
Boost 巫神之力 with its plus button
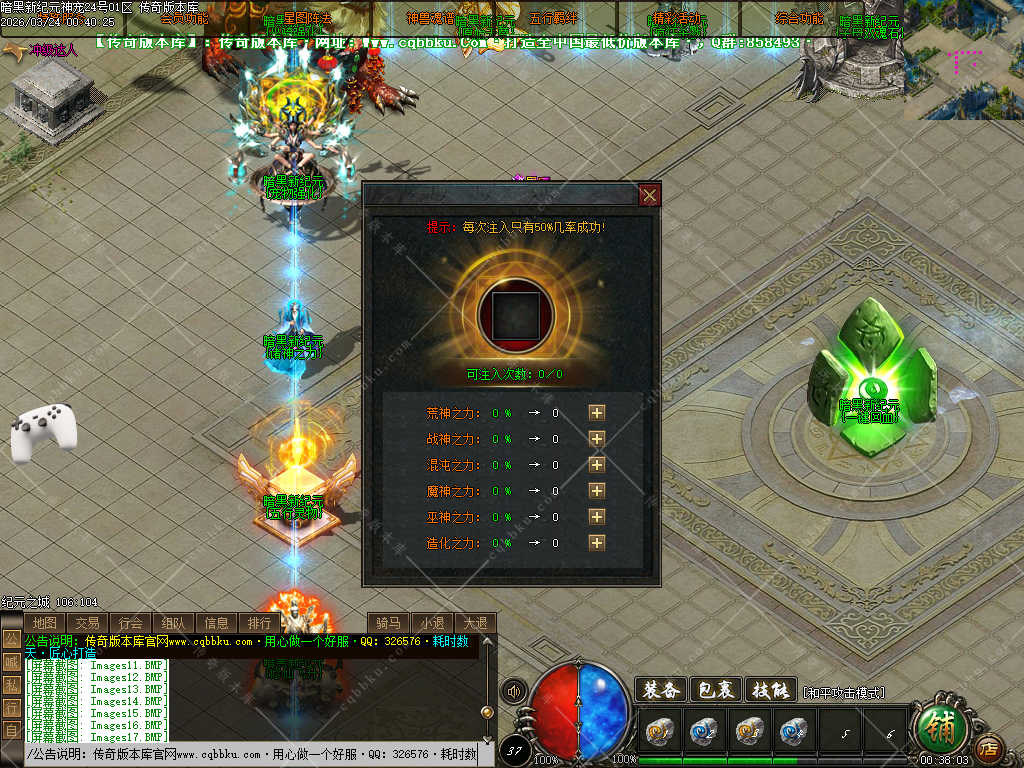click(597, 516)
